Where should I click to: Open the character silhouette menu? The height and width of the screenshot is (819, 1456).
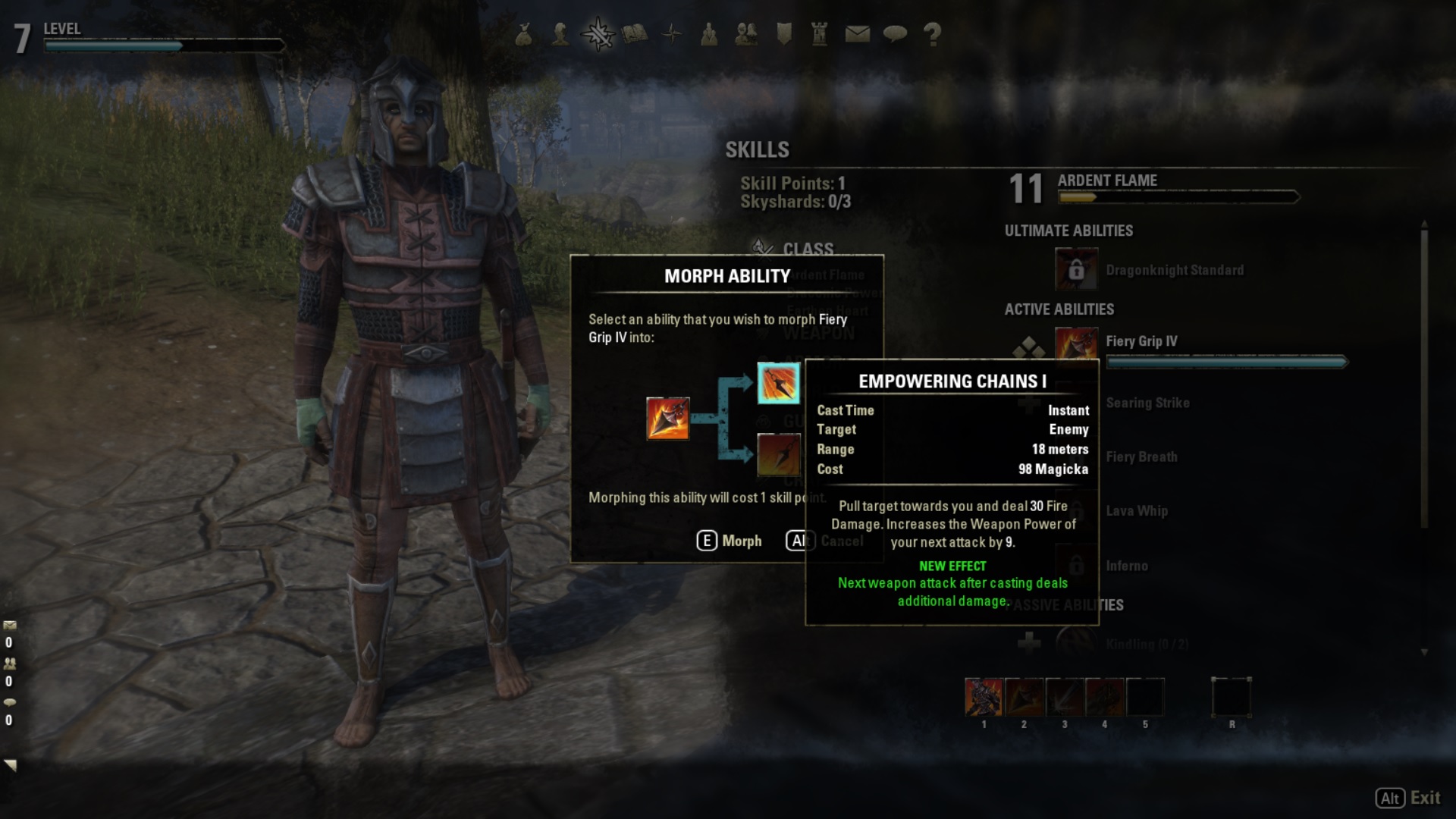[x=560, y=34]
